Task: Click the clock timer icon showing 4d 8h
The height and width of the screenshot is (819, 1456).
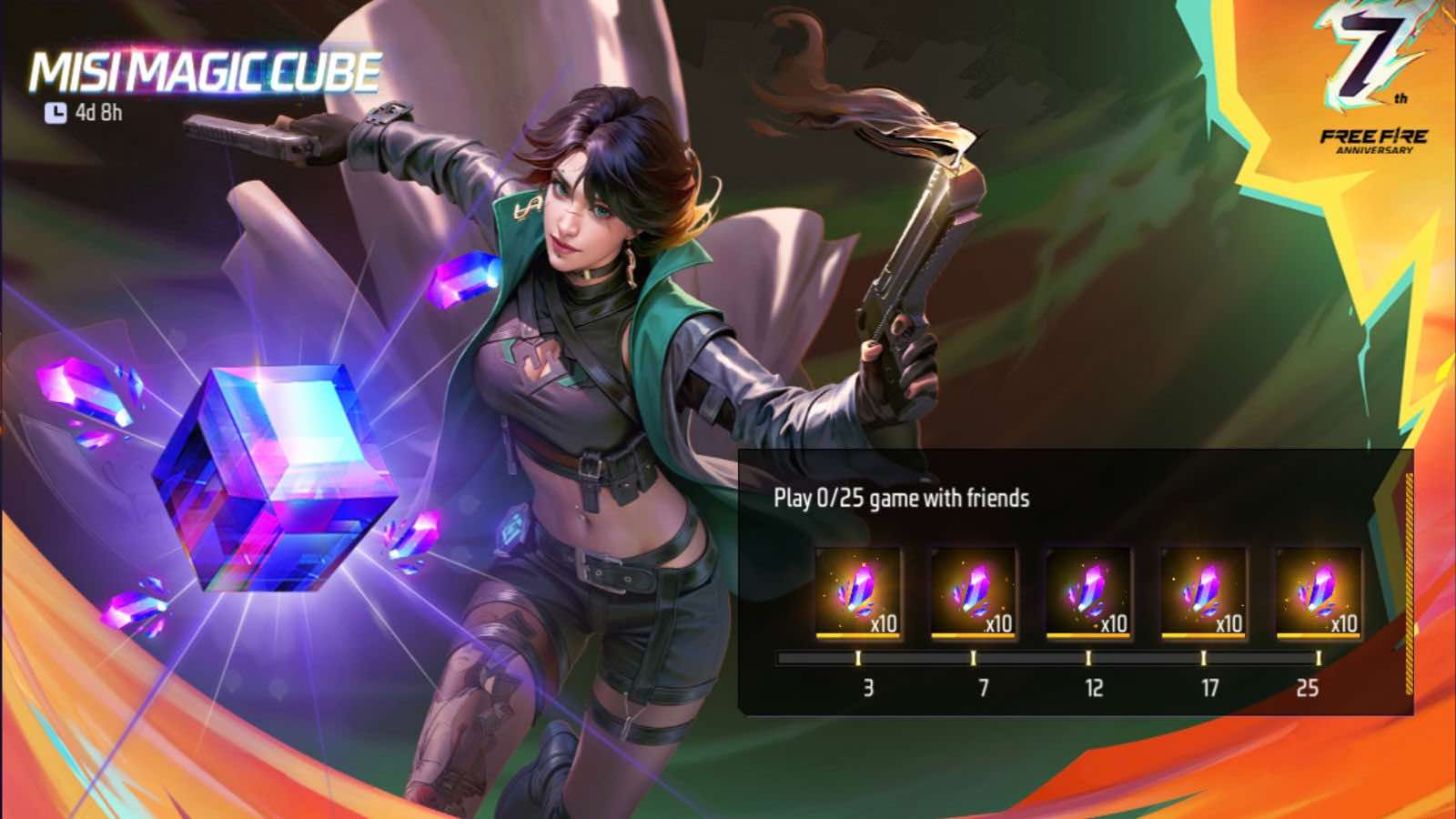Action: tap(56, 111)
